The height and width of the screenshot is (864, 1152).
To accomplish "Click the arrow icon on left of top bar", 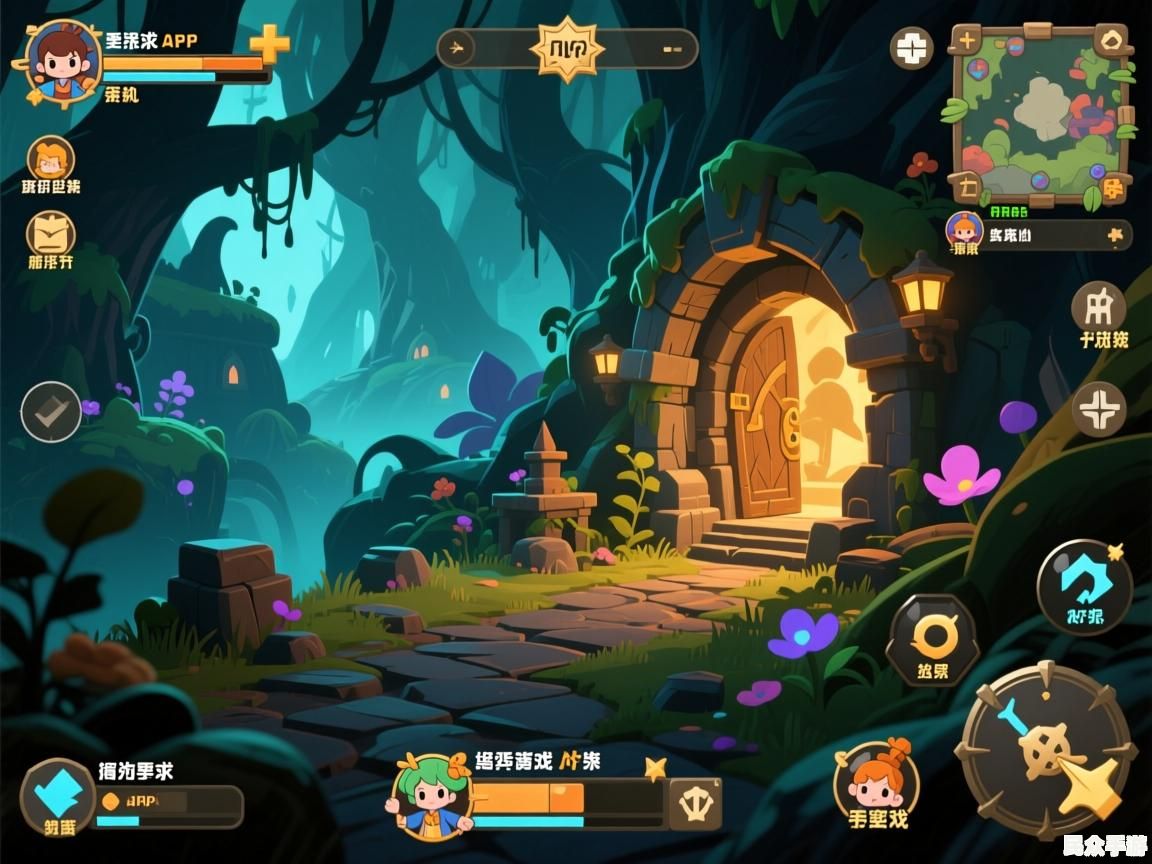I will click(x=458, y=48).
